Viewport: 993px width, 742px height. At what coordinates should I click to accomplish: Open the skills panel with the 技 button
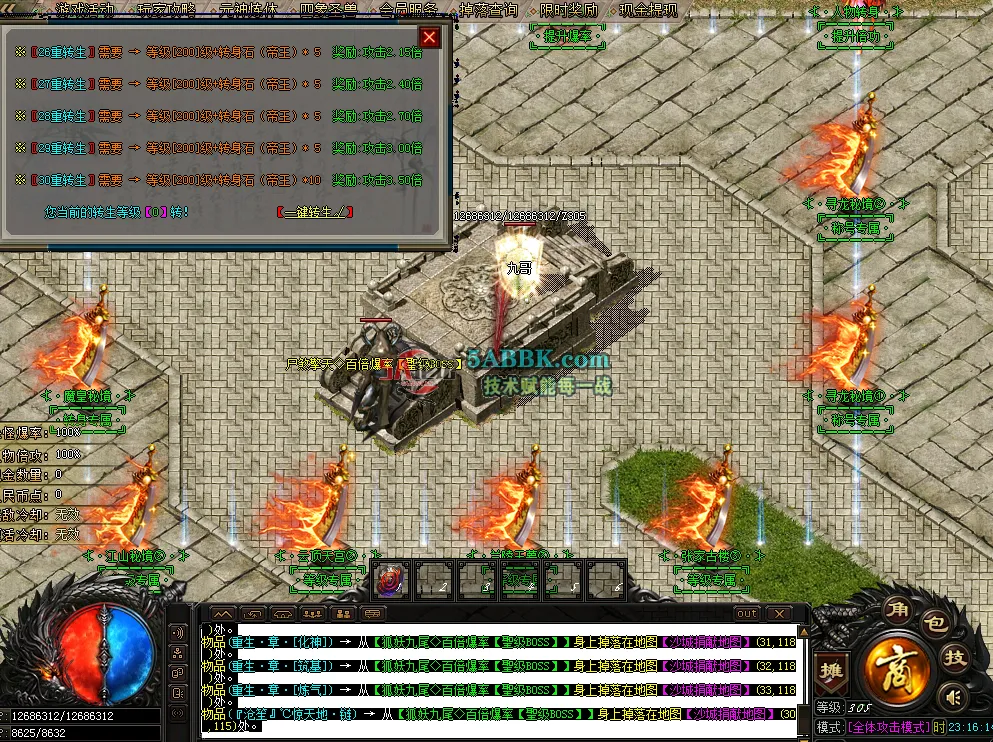coord(957,658)
